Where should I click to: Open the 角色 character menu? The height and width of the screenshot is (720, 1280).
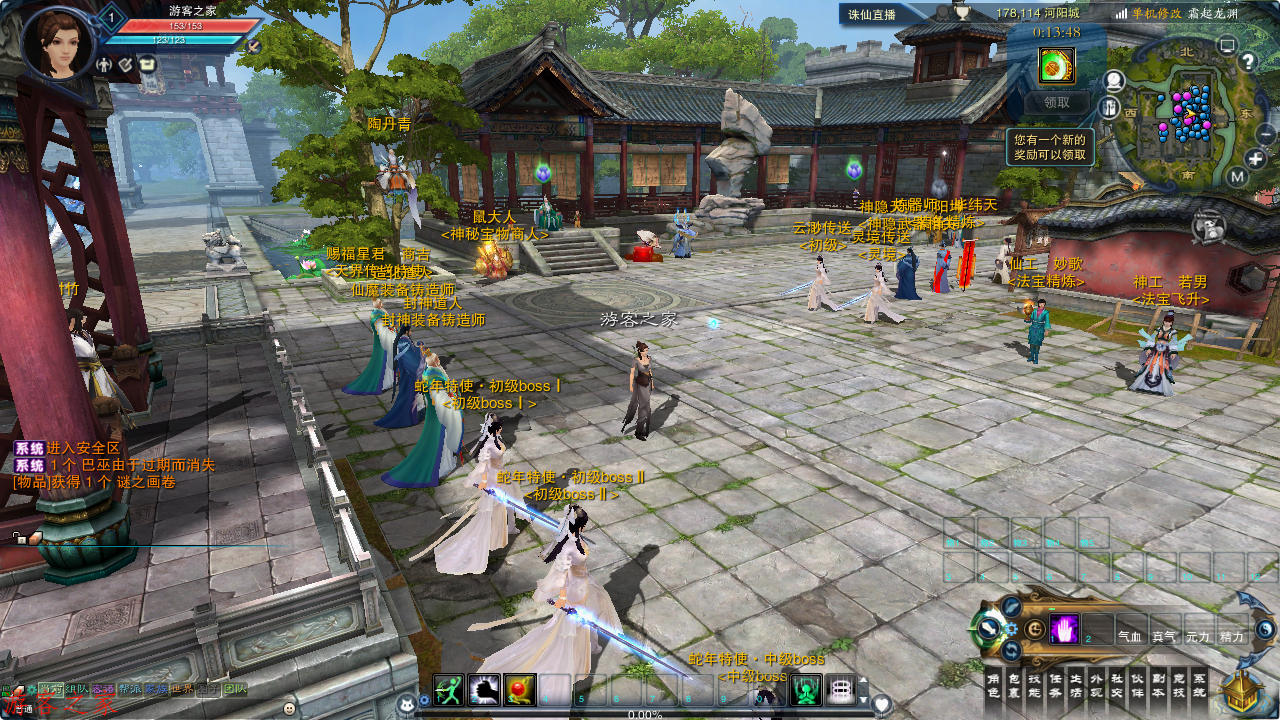point(993,684)
